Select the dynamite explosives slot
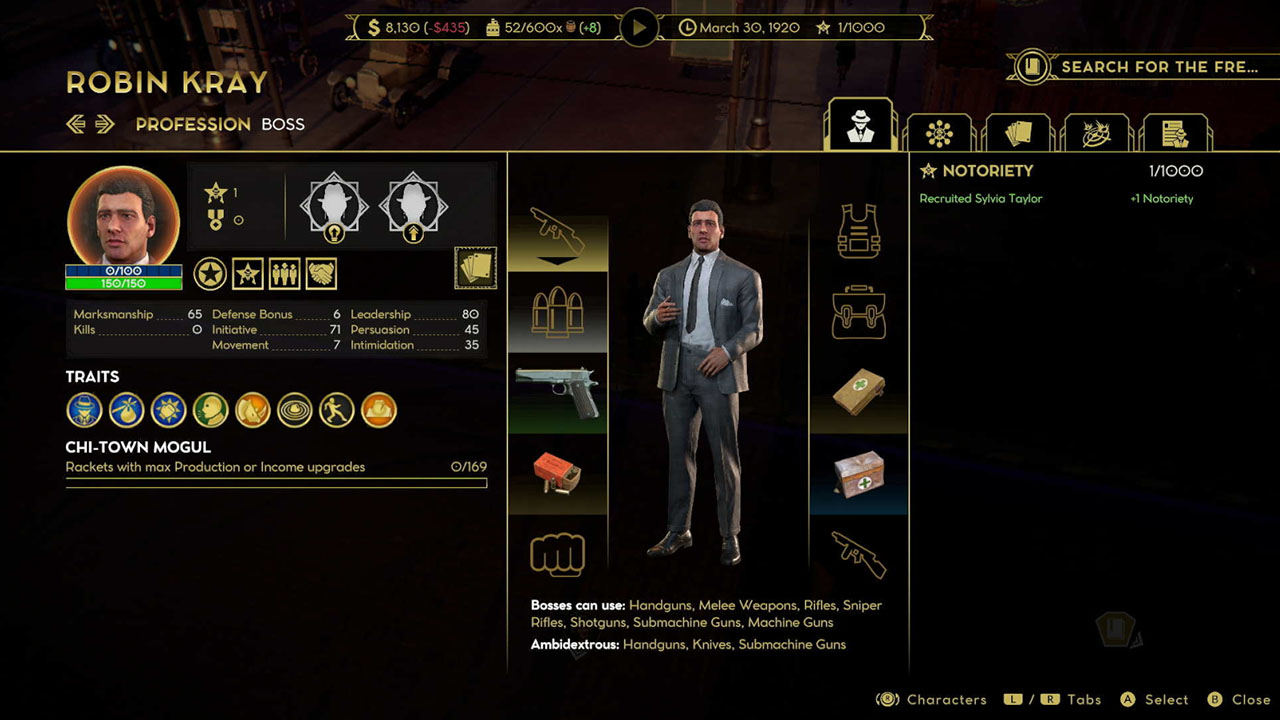The height and width of the screenshot is (720, 1280). point(557,470)
